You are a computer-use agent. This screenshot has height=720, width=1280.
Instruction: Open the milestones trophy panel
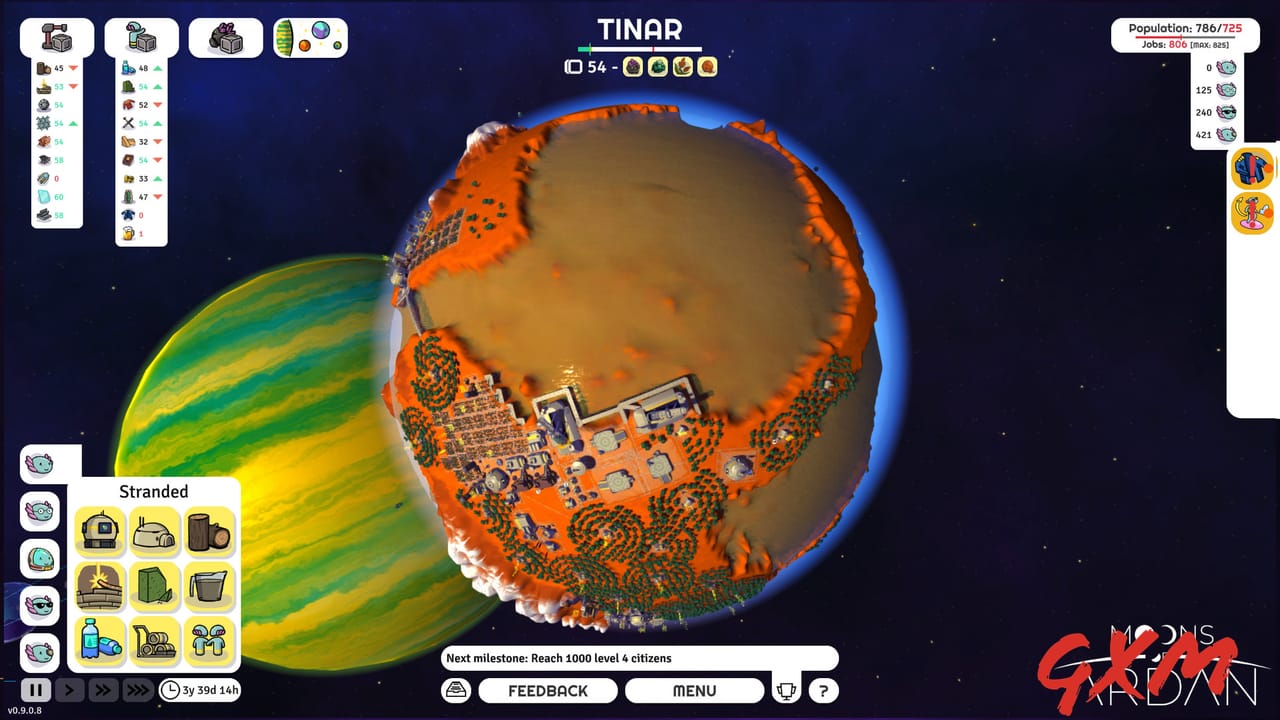[787, 689]
